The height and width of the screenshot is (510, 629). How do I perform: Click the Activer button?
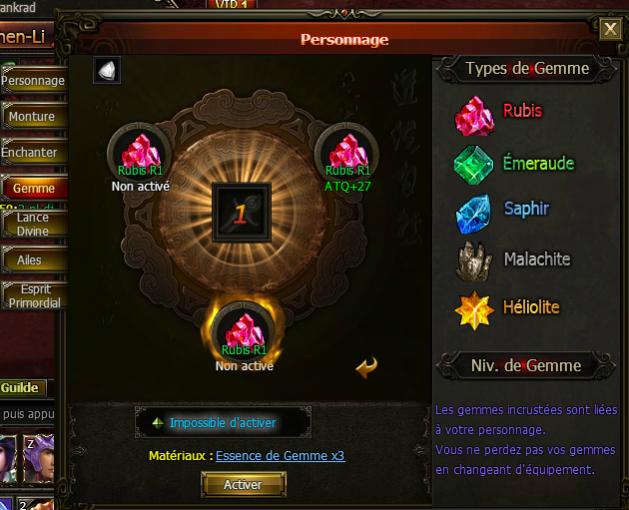pyautogui.click(x=243, y=484)
